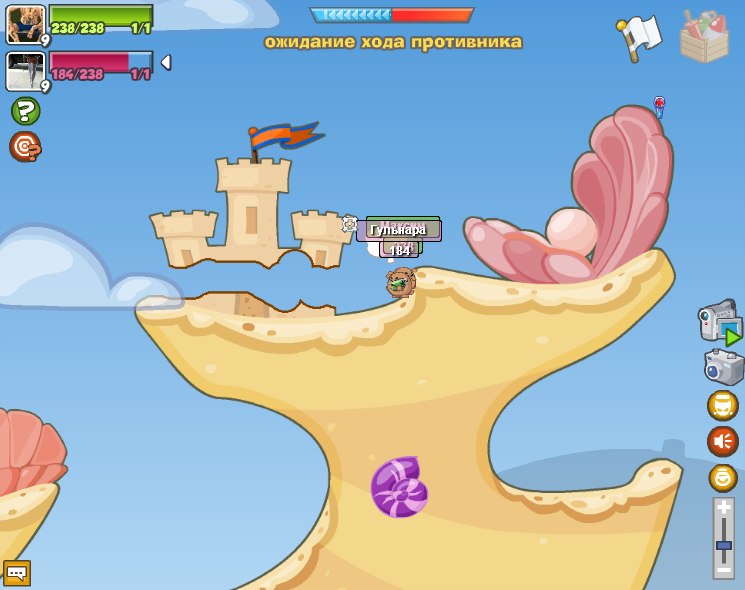Select the pink team player avatar
The height and width of the screenshot is (590, 745).
[26, 71]
